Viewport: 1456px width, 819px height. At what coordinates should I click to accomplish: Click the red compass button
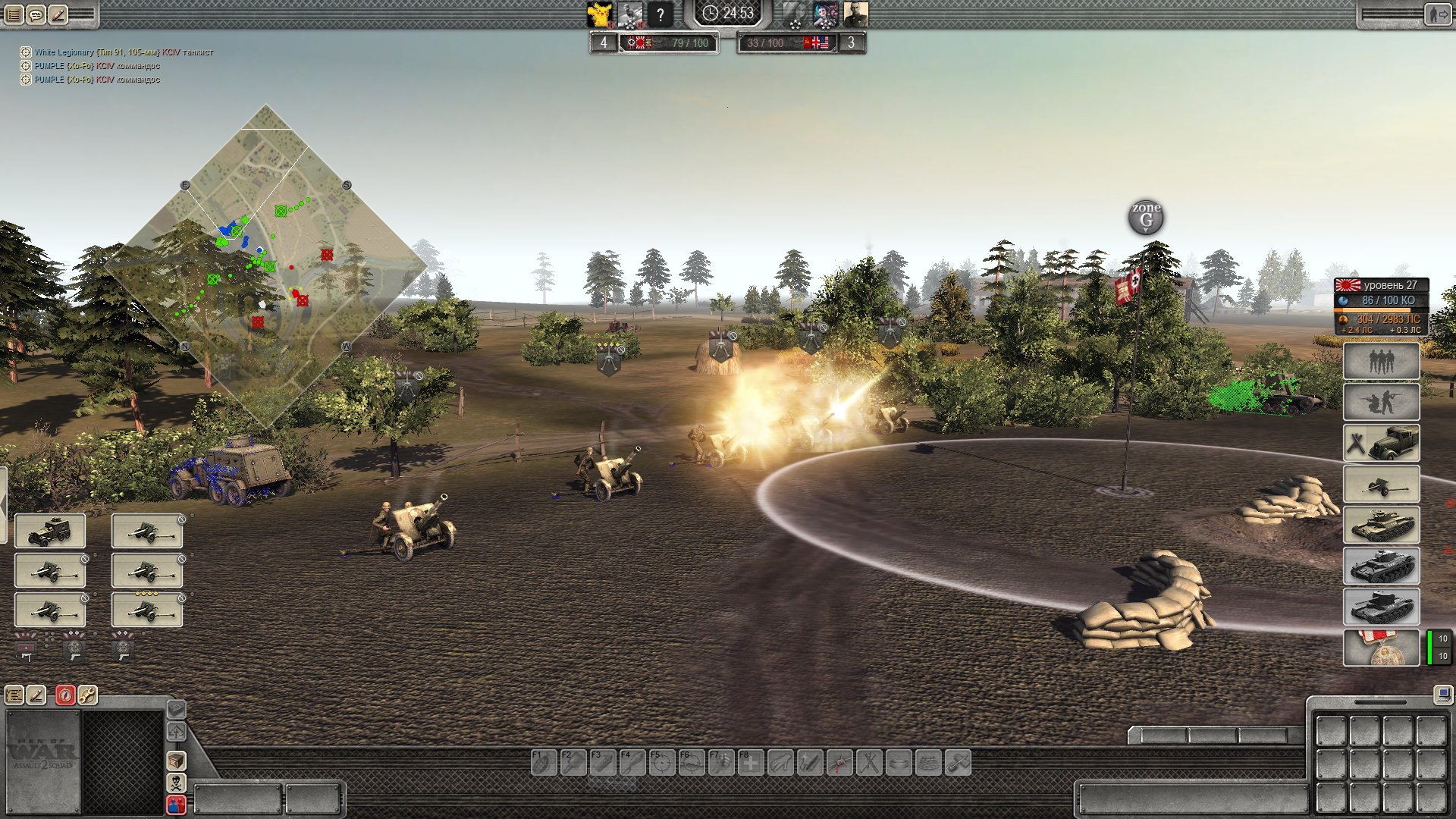[x=65, y=695]
